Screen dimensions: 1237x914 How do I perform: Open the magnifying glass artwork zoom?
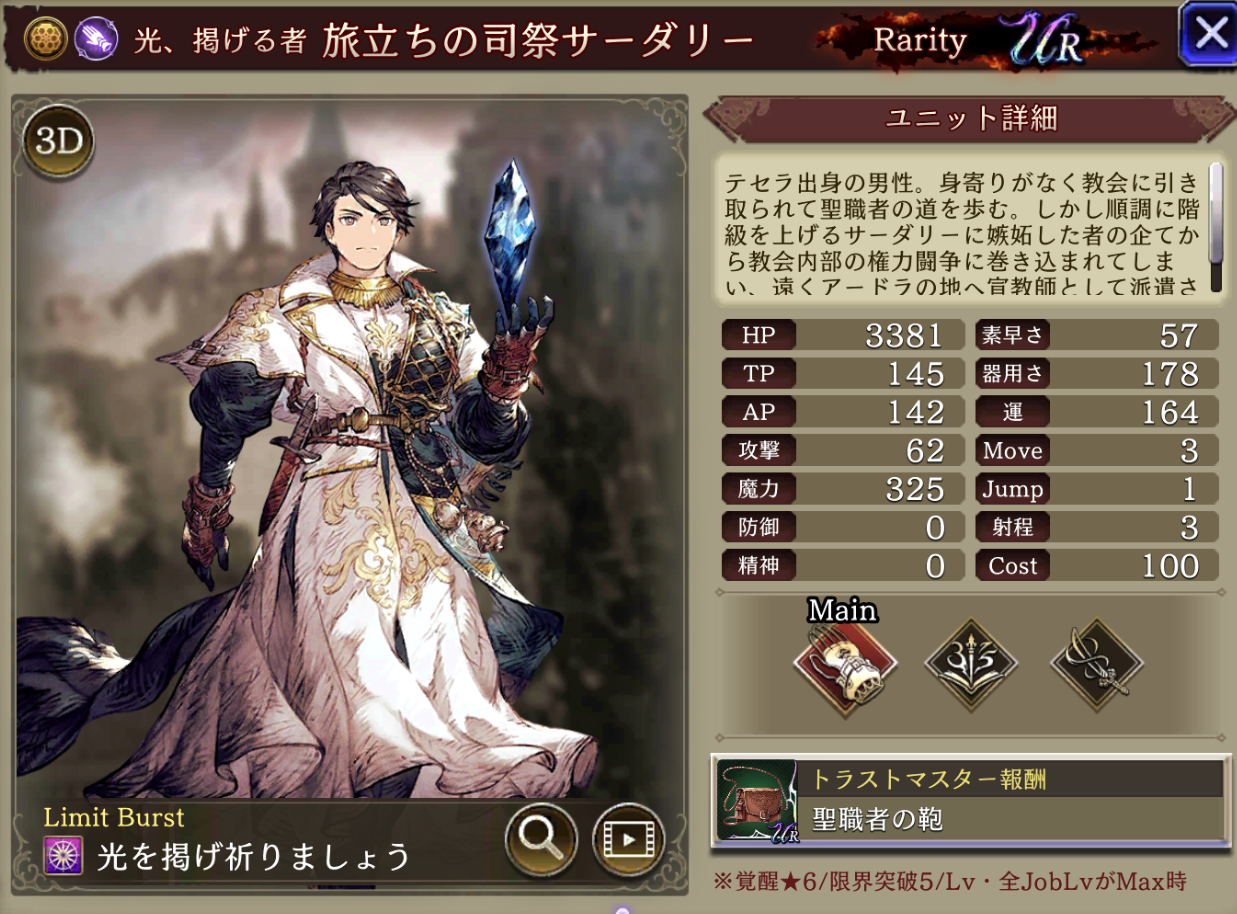point(541,838)
